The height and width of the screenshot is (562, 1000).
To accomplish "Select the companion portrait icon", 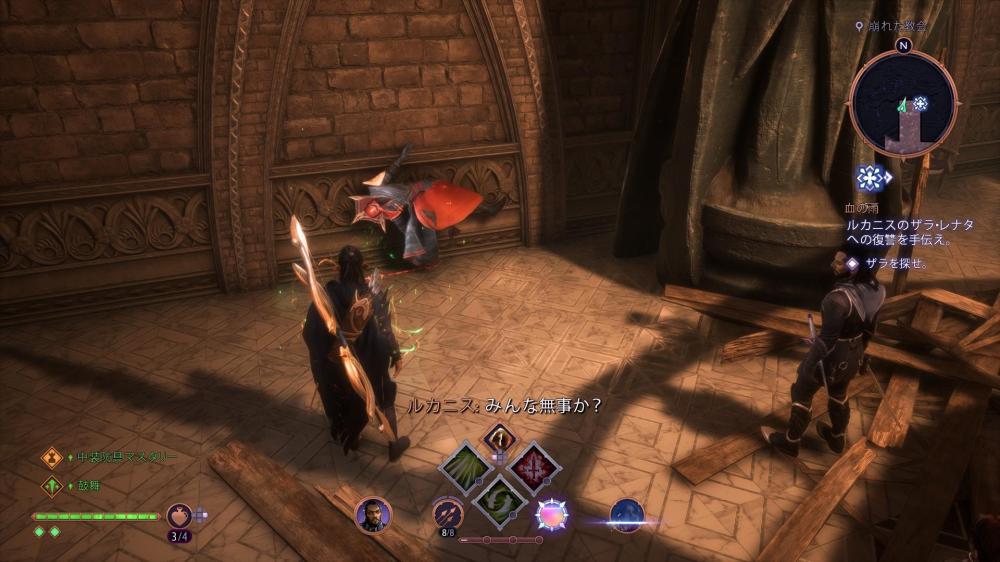I will click(x=373, y=515).
